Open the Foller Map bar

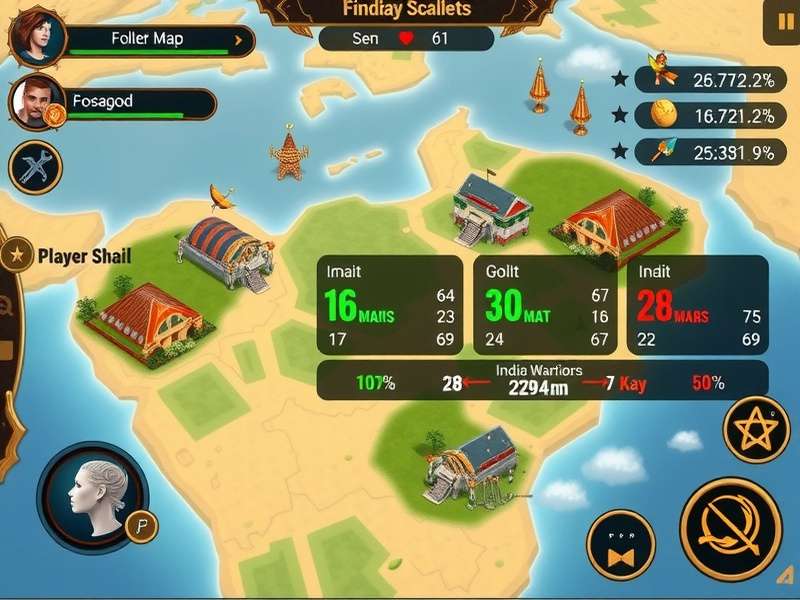click(158, 41)
